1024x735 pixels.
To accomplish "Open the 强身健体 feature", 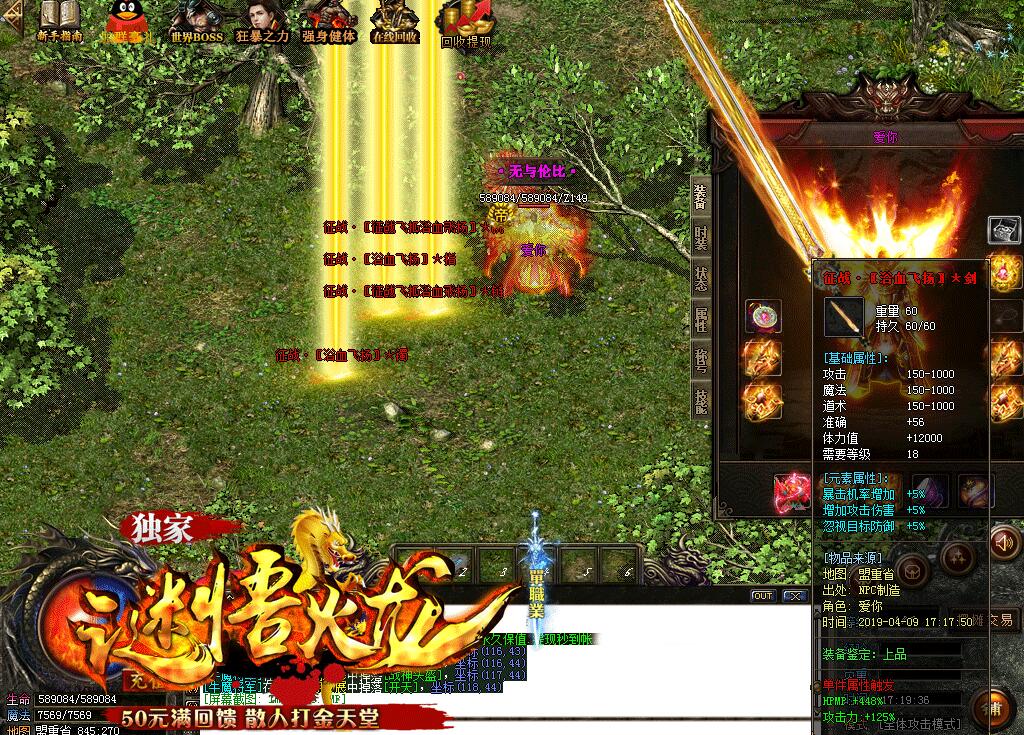I will click(x=329, y=21).
